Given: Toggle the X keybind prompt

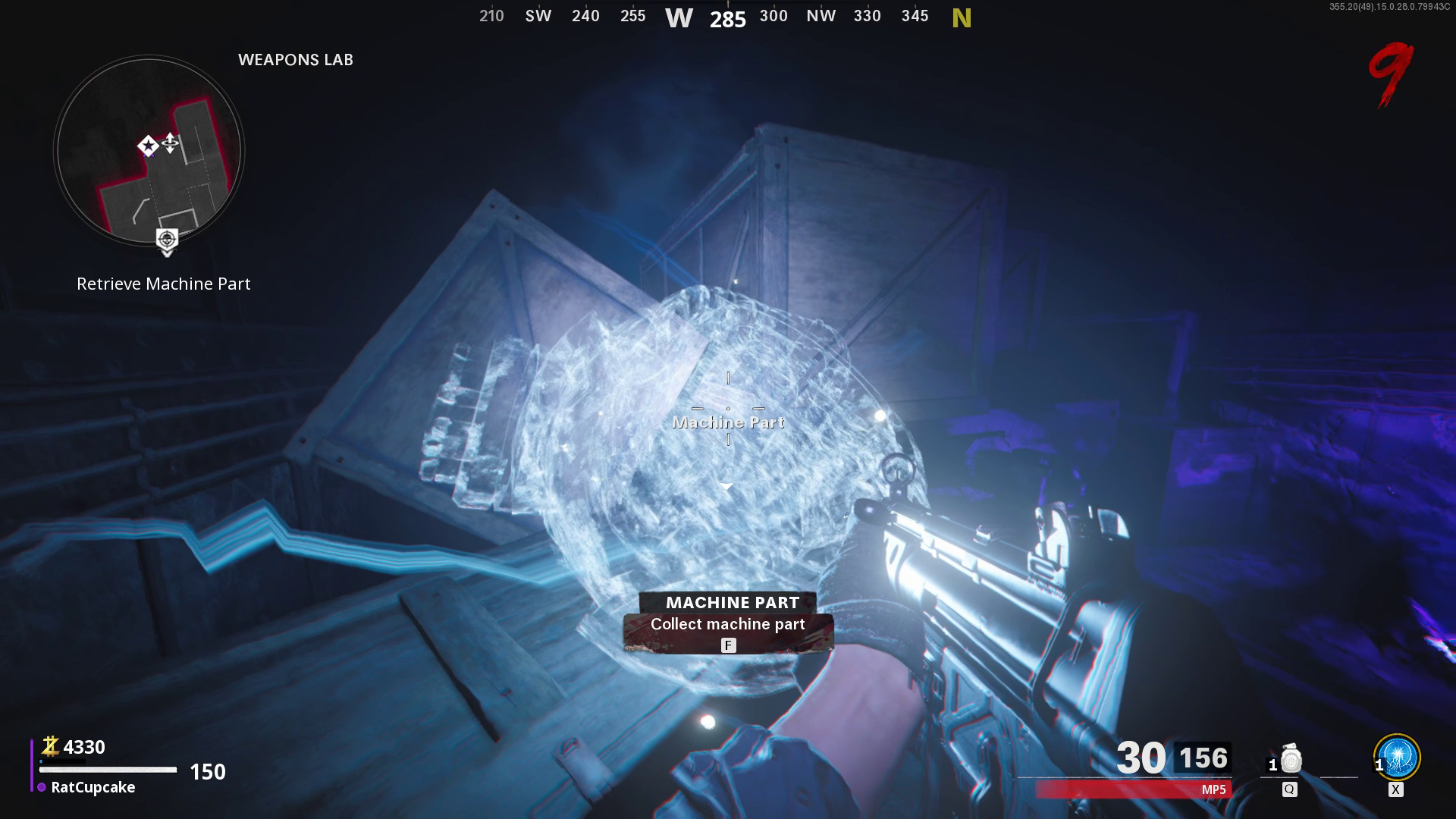Looking at the screenshot, I should [x=1395, y=789].
